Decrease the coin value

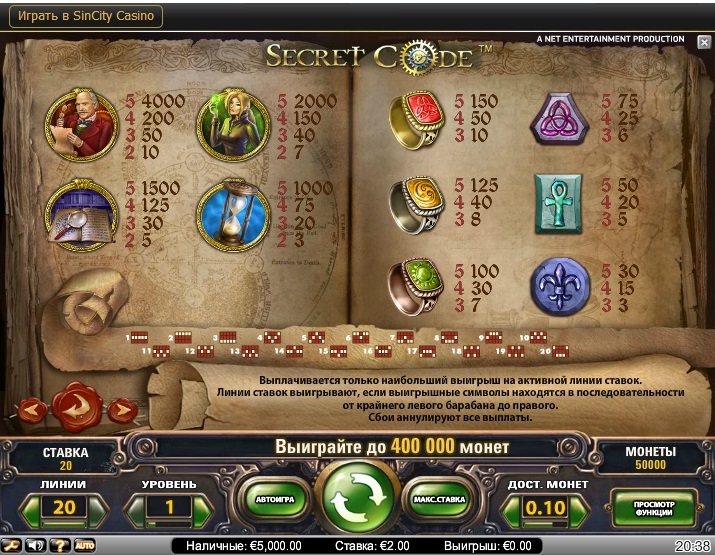pos(511,508)
